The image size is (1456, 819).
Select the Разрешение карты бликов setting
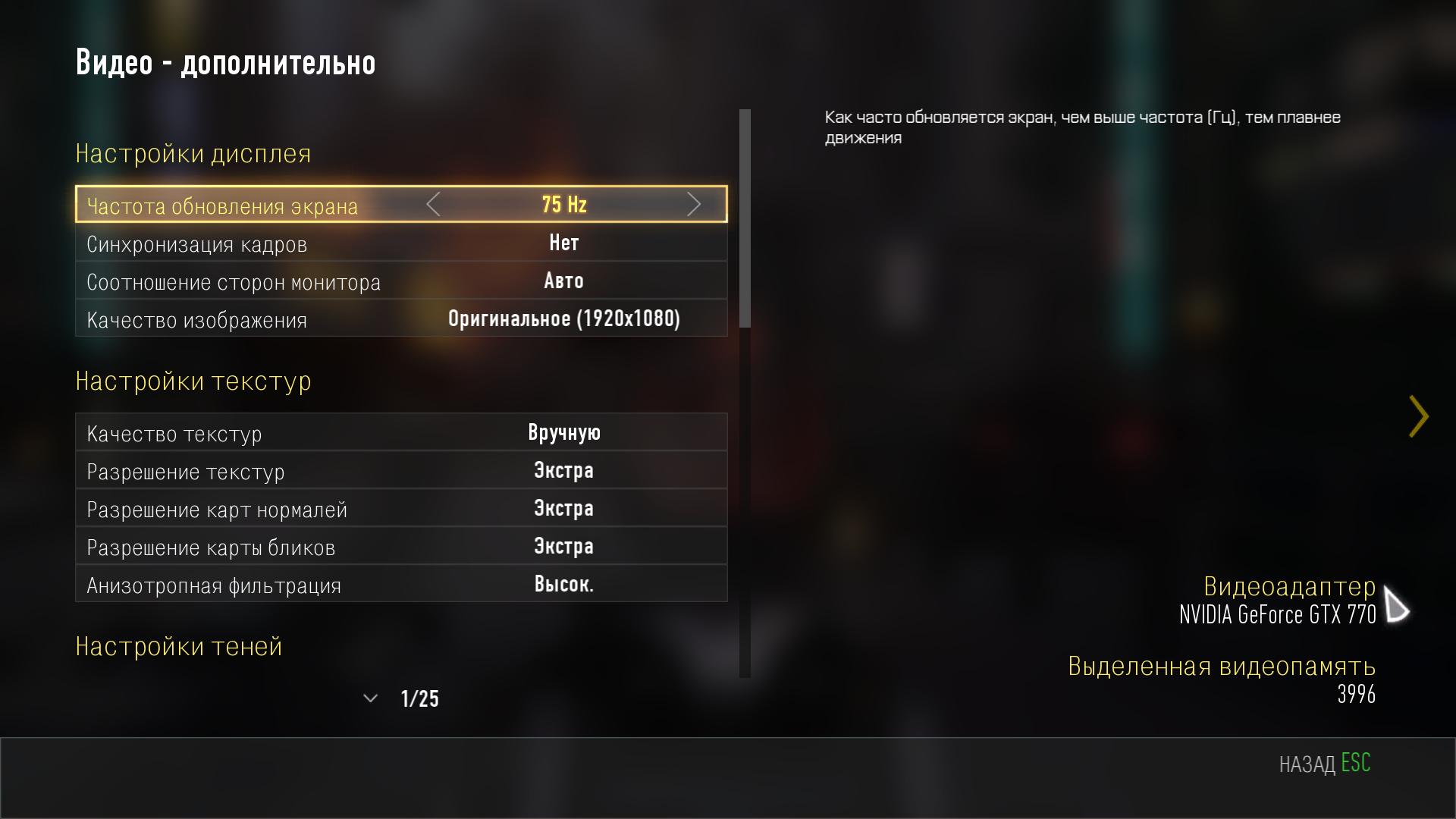coord(400,547)
